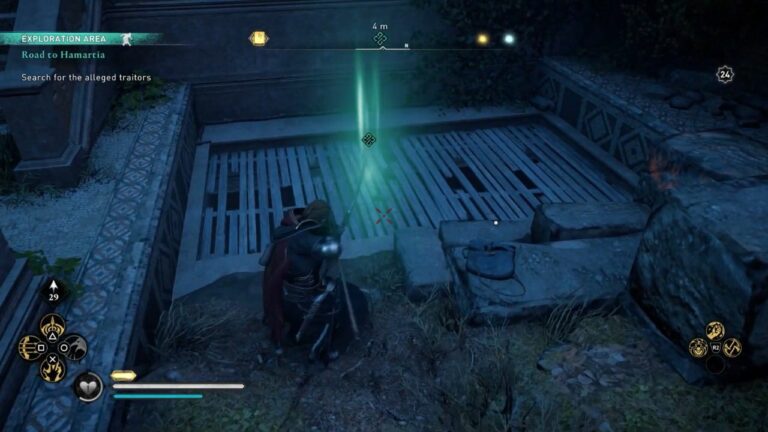Activate the top melee ability icon
This screenshot has height=432, width=768.
point(715,330)
